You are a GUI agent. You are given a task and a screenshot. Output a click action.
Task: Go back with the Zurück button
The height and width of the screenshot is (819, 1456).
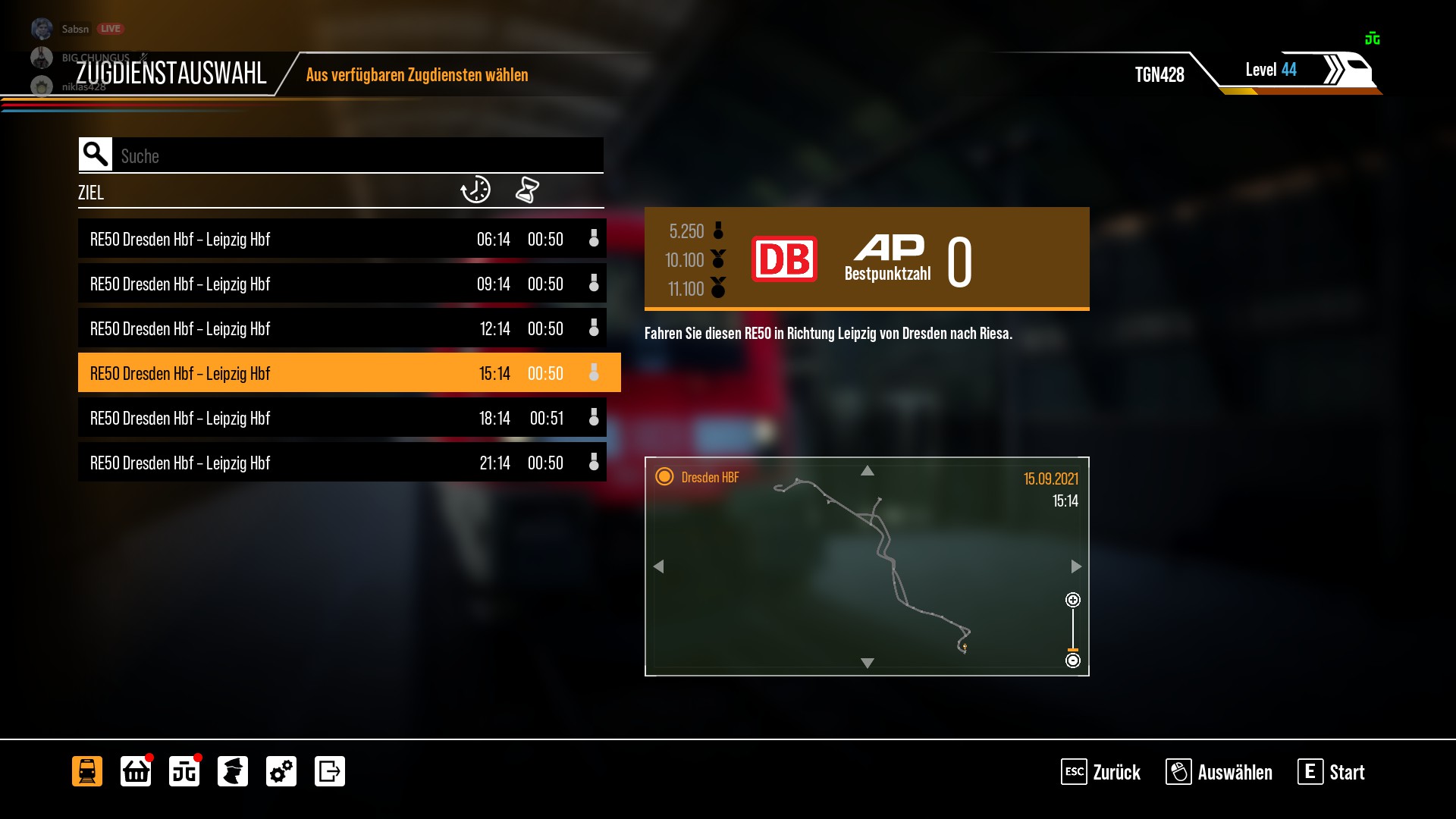tap(1100, 772)
